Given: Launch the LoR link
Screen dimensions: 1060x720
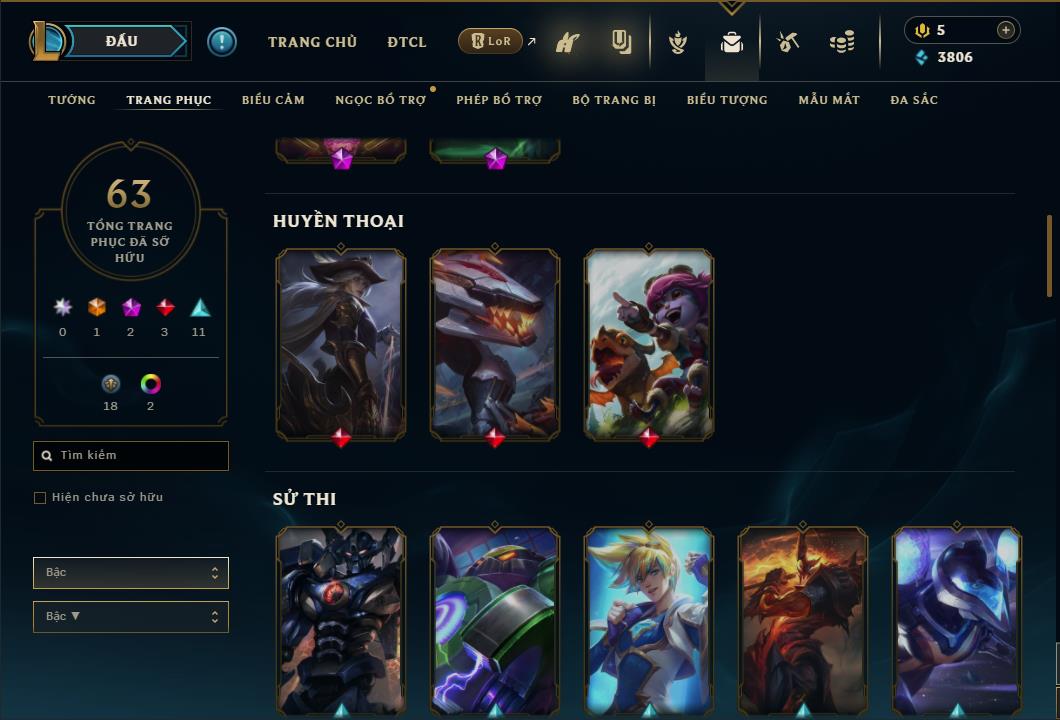Looking at the screenshot, I should (x=491, y=41).
